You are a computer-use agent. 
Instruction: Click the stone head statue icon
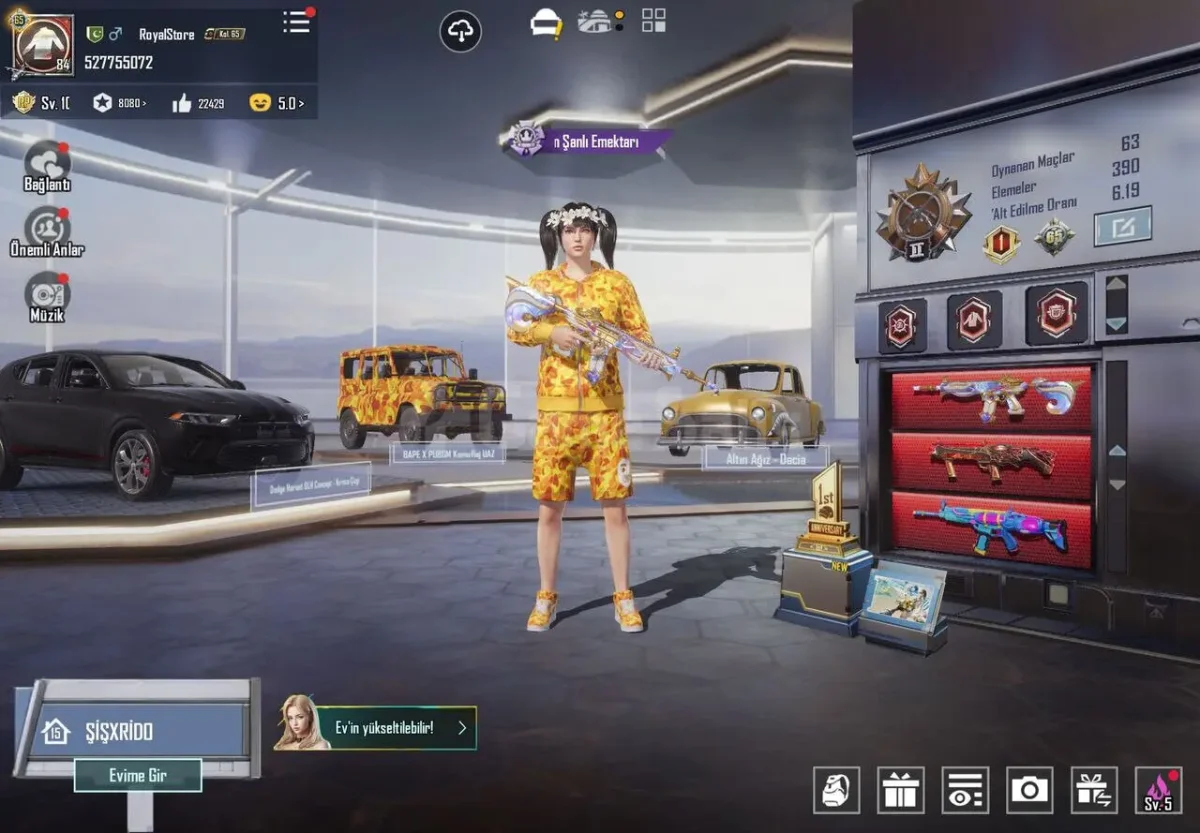[x=837, y=790]
